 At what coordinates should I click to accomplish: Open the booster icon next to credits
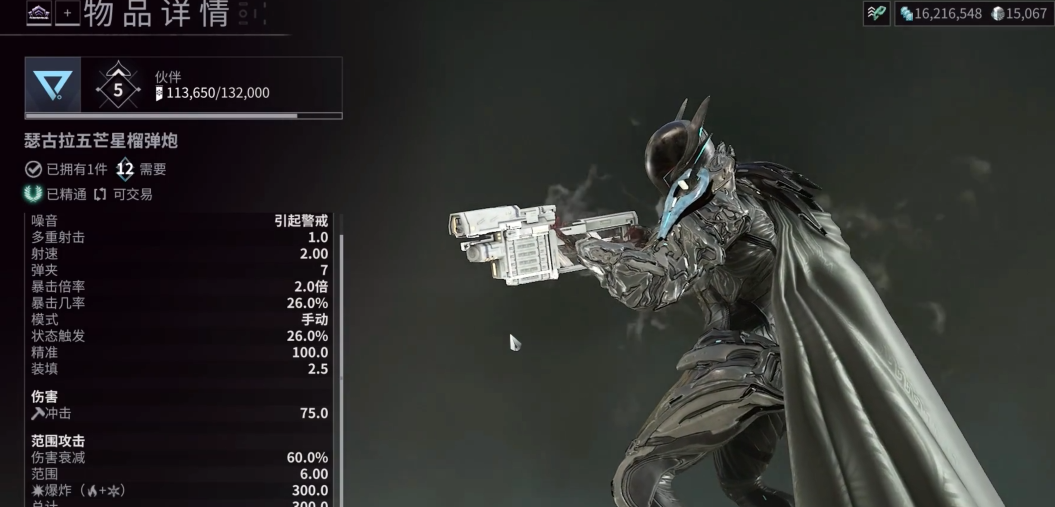[876, 14]
